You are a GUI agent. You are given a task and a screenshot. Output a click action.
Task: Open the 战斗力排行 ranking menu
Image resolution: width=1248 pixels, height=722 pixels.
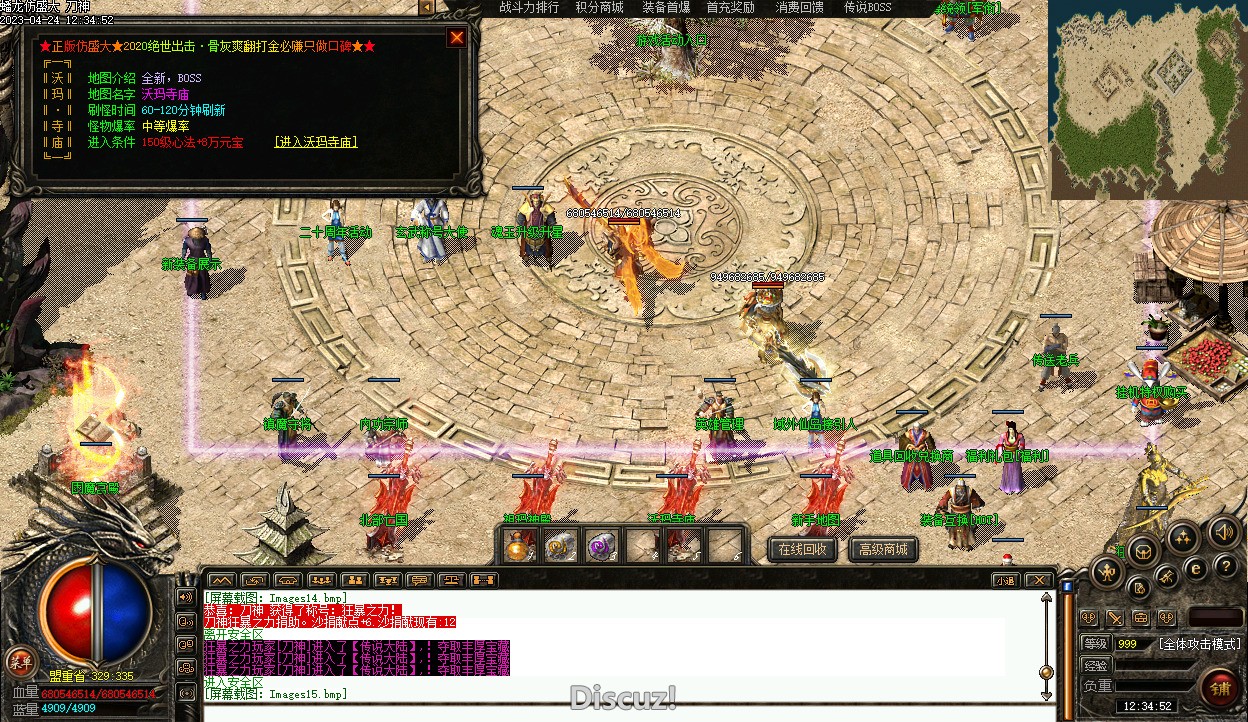point(529,8)
